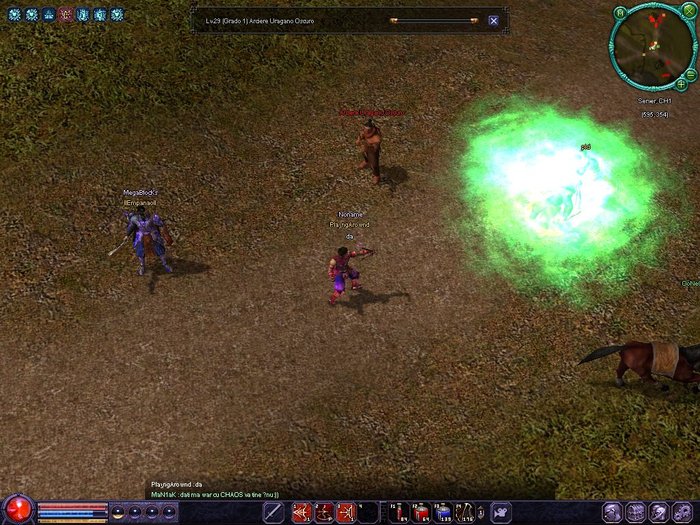700x525 pixels.
Task: Zoom in the minimap with the plus button
Action: tap(681, 84)
